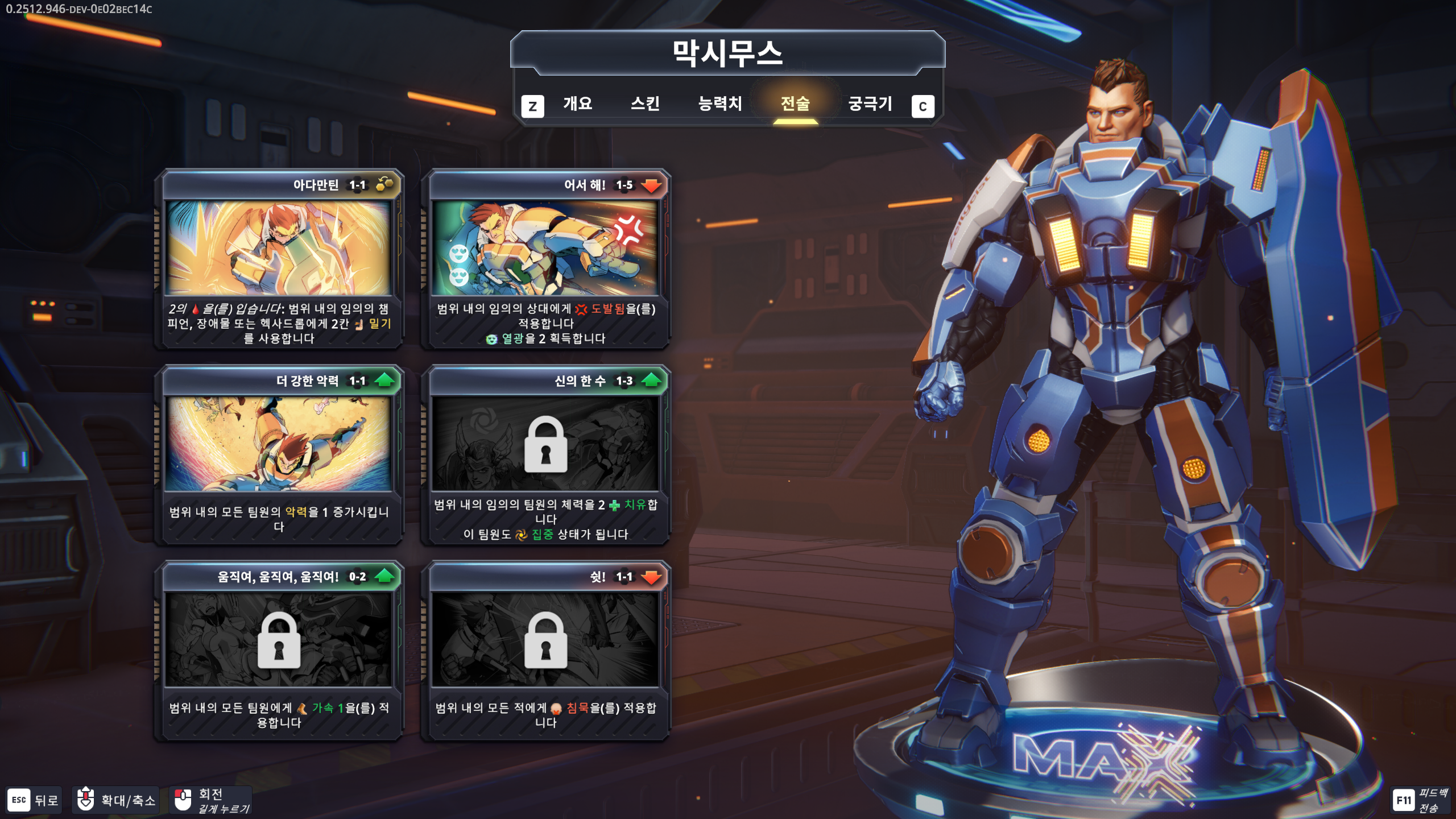
Task: Switch to the 개요 tab
Action: (577, 104)
